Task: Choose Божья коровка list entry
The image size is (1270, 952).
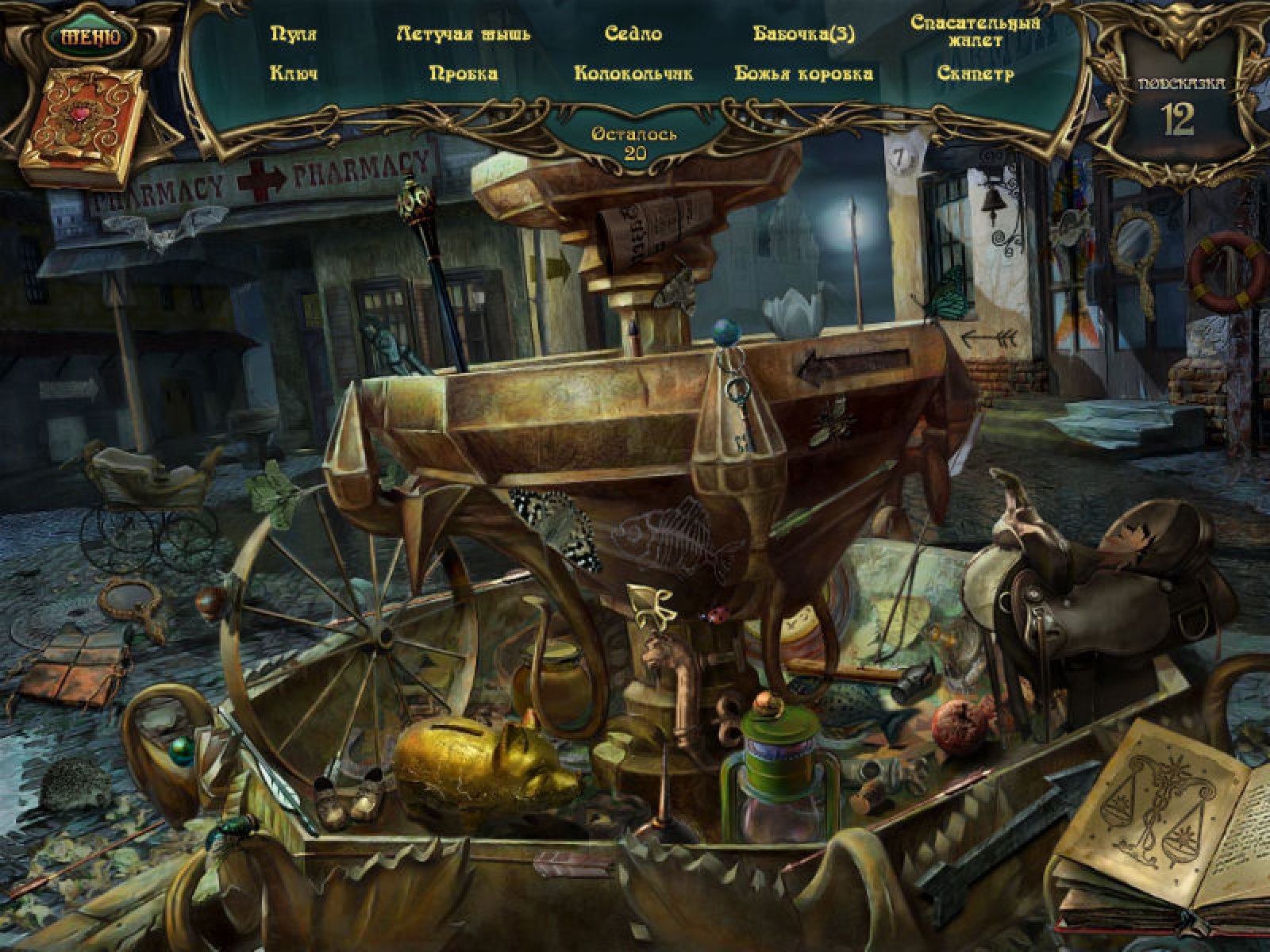Action: [803, 74]
